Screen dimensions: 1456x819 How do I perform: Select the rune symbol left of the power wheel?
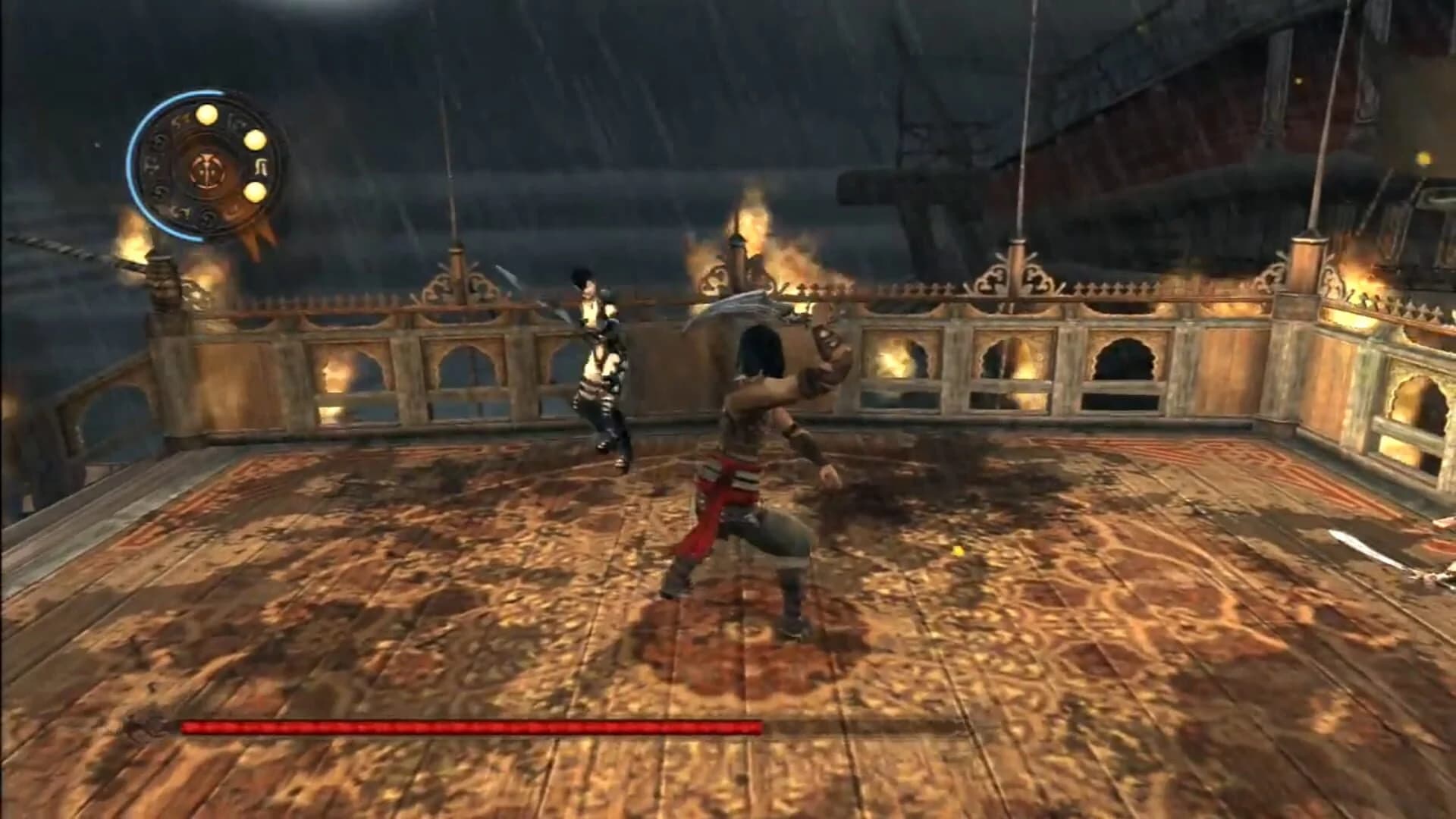pyautogui.click(x=154, y=167)
